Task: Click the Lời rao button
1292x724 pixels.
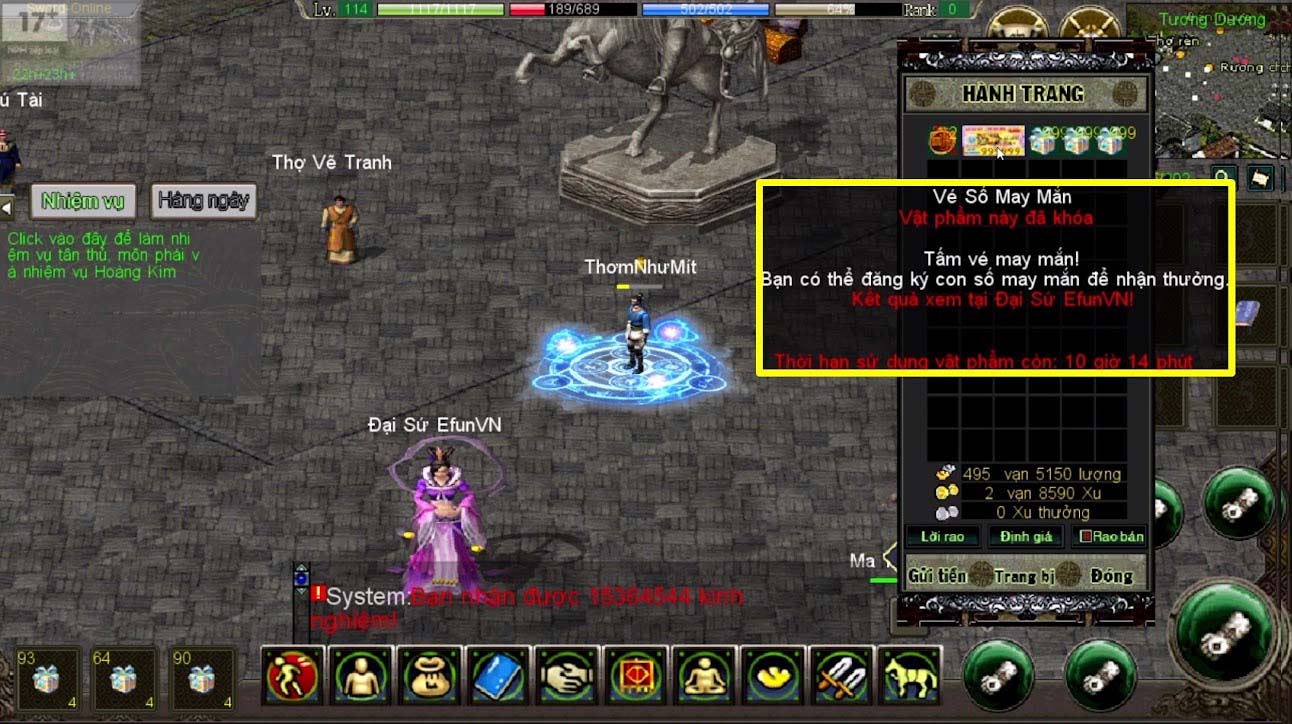Action: (x=941, y=537)
